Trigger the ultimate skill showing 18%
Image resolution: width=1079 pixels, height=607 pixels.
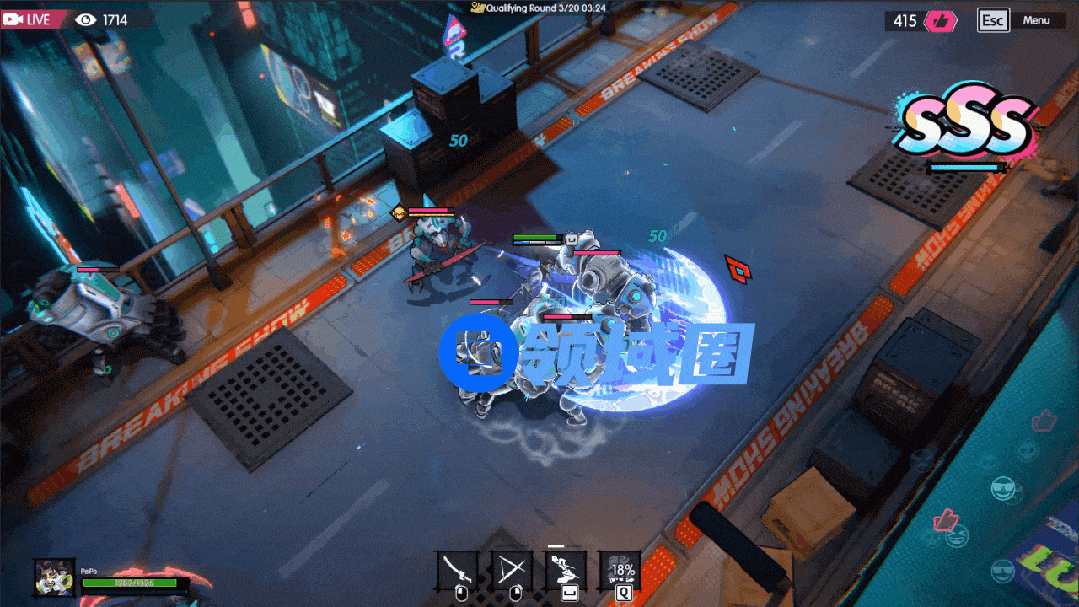620,570
